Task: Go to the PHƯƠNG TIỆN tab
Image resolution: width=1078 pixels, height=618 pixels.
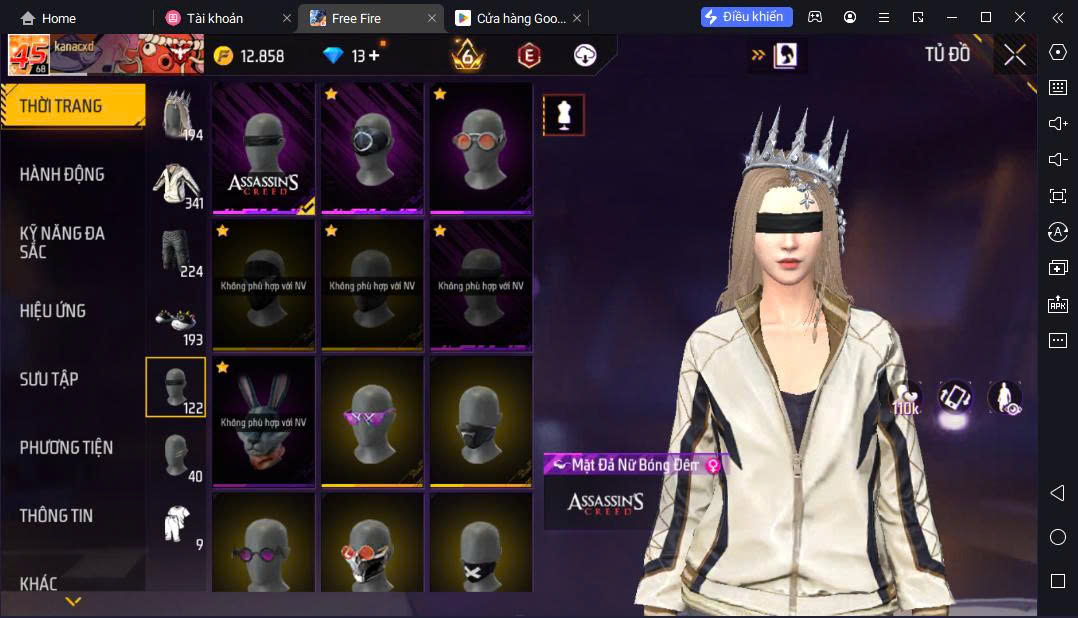Action: [66, 447]
